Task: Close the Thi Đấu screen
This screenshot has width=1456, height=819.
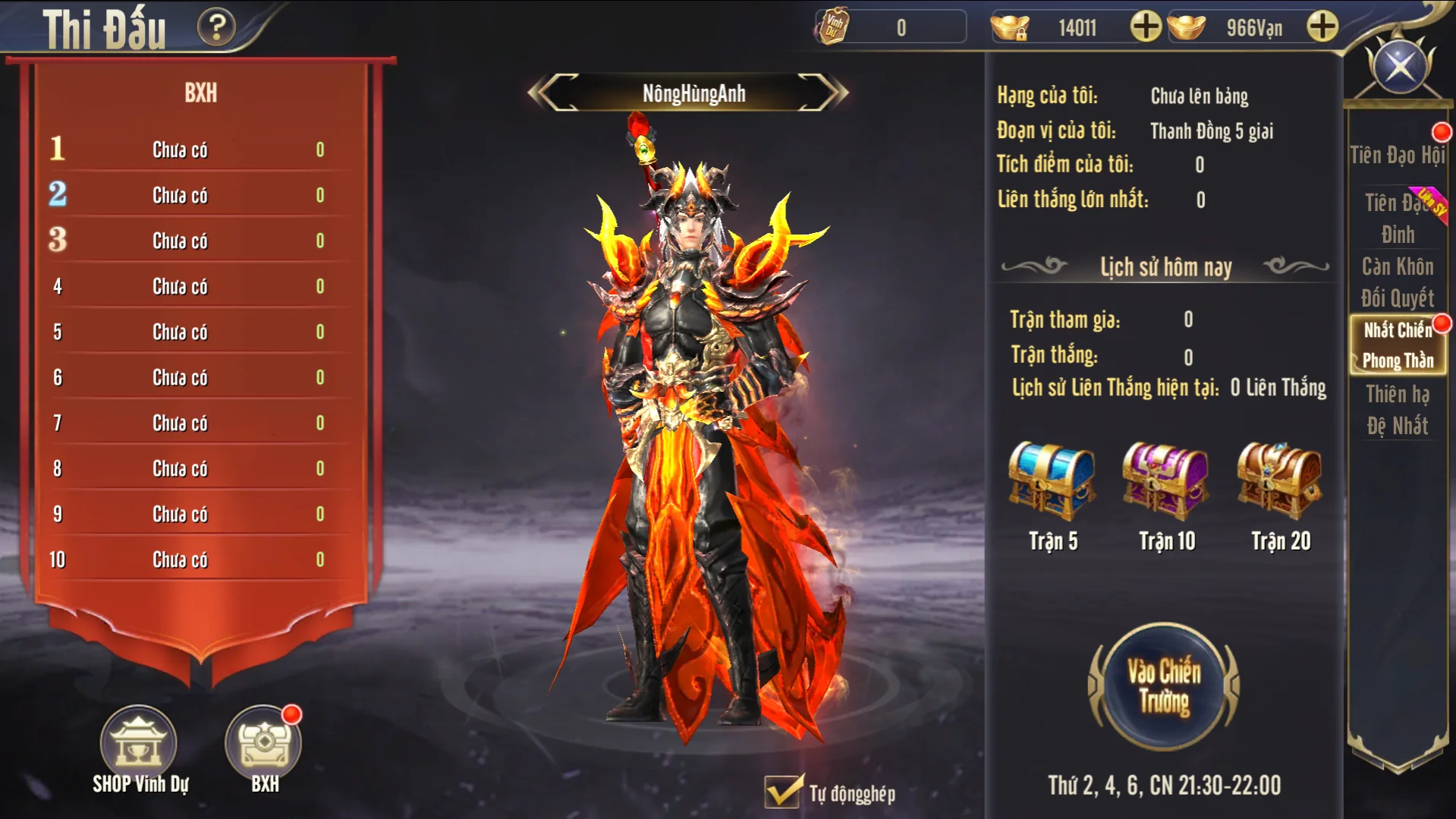Action: (1400, 67)
